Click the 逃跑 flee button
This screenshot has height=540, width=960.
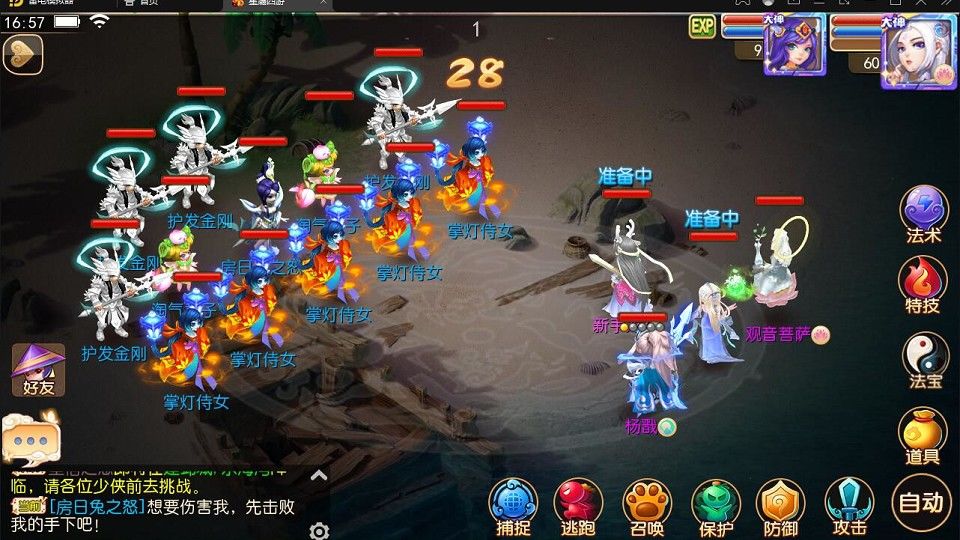pos(579,503)
